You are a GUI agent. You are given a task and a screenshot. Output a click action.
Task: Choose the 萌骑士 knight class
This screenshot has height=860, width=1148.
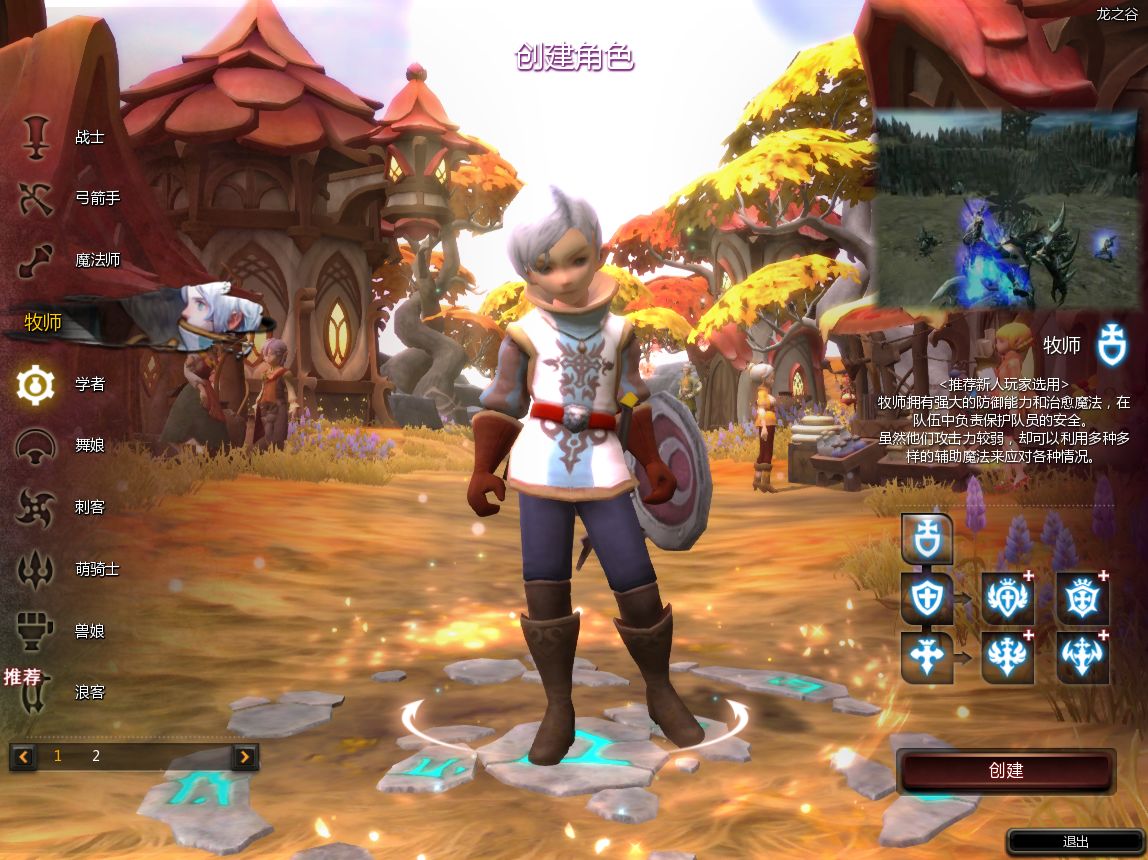pyautogui.click(x=65, y=569)
